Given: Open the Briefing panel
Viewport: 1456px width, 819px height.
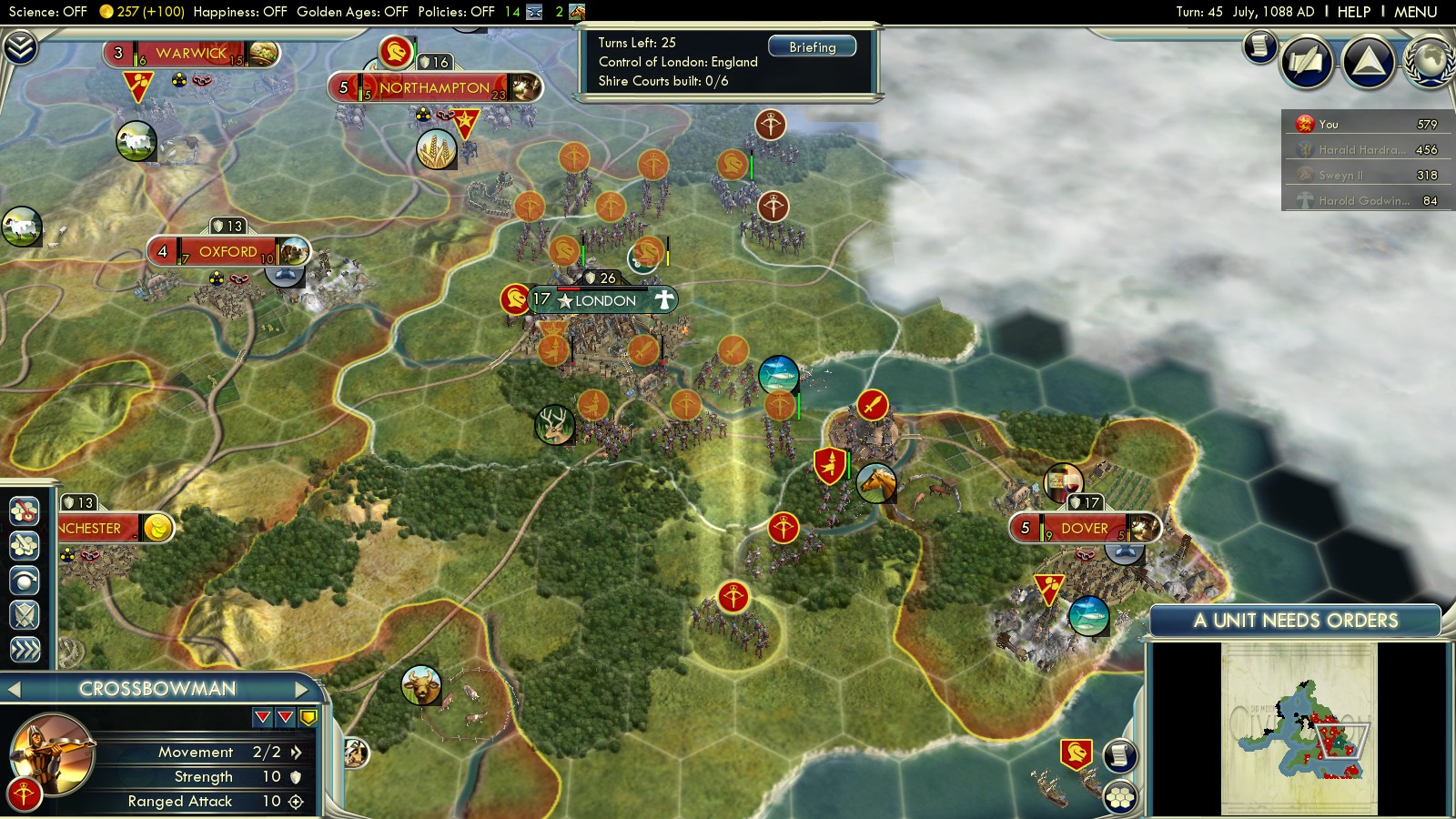Looking at the screenshot, I should [x=812, y=47].
